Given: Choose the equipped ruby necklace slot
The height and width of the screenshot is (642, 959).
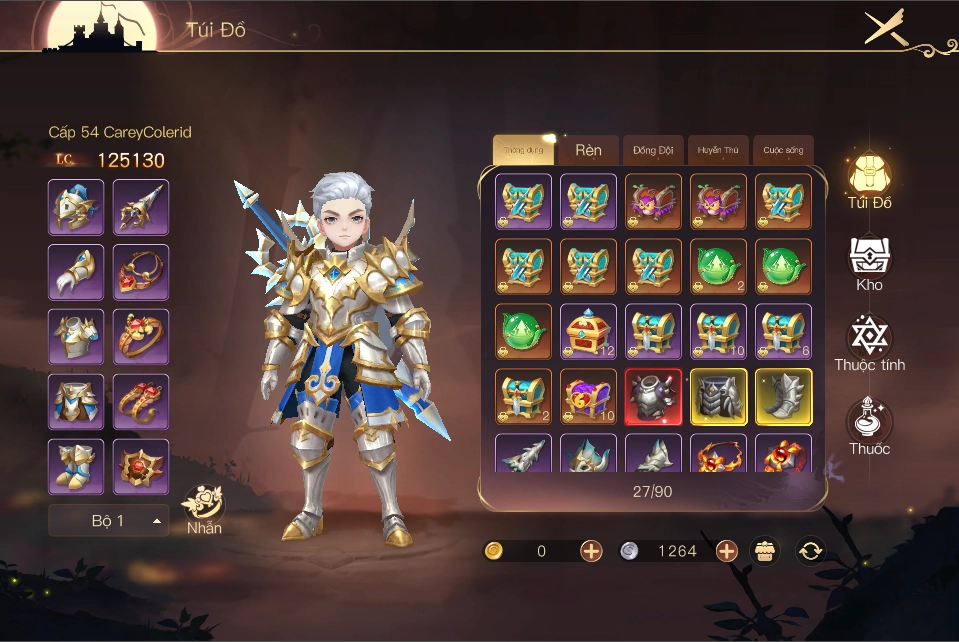Looking at the screenshot, I should pyautogui.click(x=141, y=272).
